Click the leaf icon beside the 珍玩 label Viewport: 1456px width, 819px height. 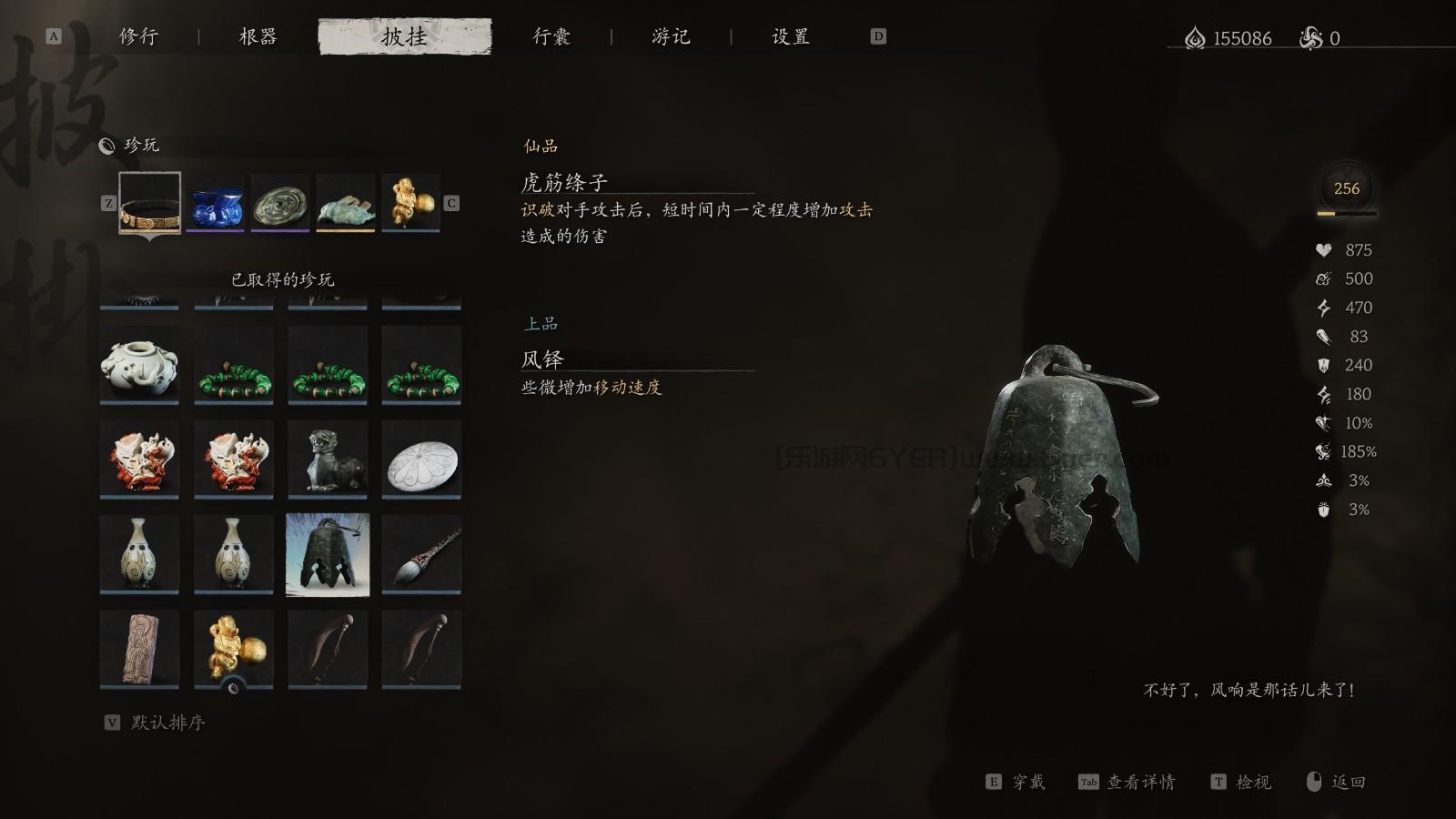click(107, 144)
